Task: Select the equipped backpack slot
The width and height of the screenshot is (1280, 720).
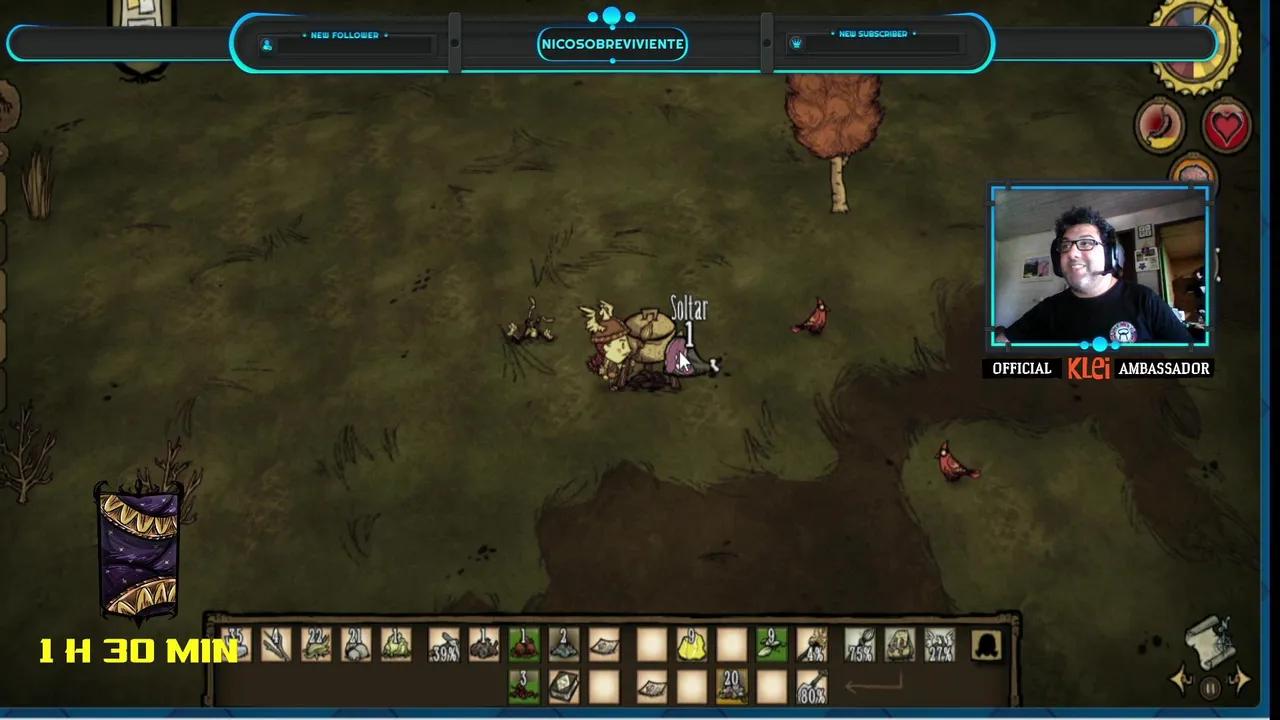Action: point(899,645)
